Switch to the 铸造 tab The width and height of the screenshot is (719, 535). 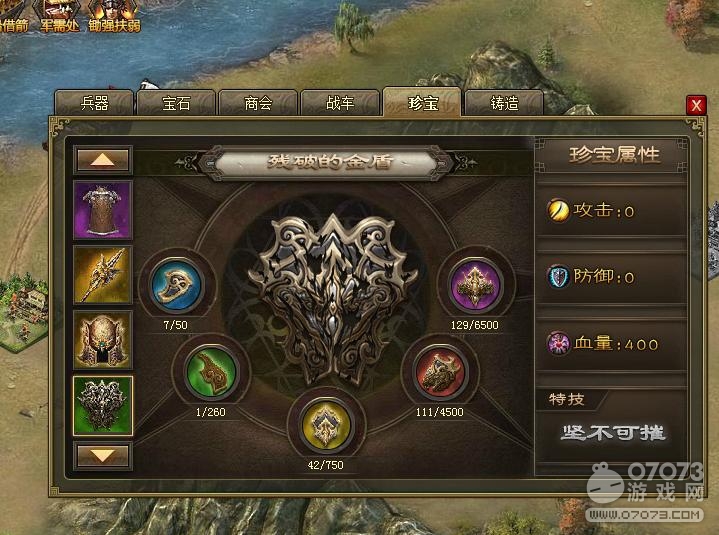[504, 103]
